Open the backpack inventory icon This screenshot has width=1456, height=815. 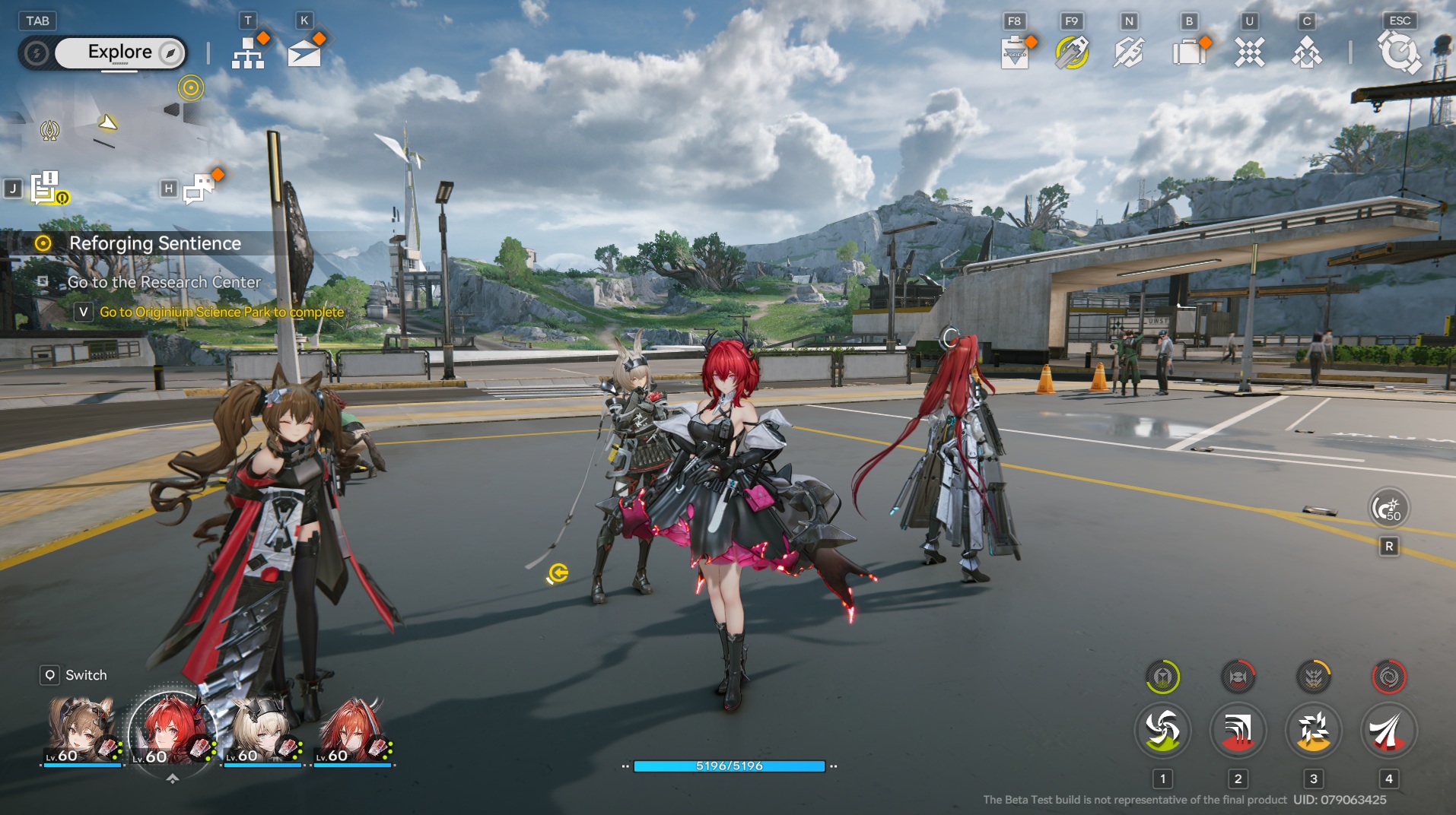point(1187,52)
